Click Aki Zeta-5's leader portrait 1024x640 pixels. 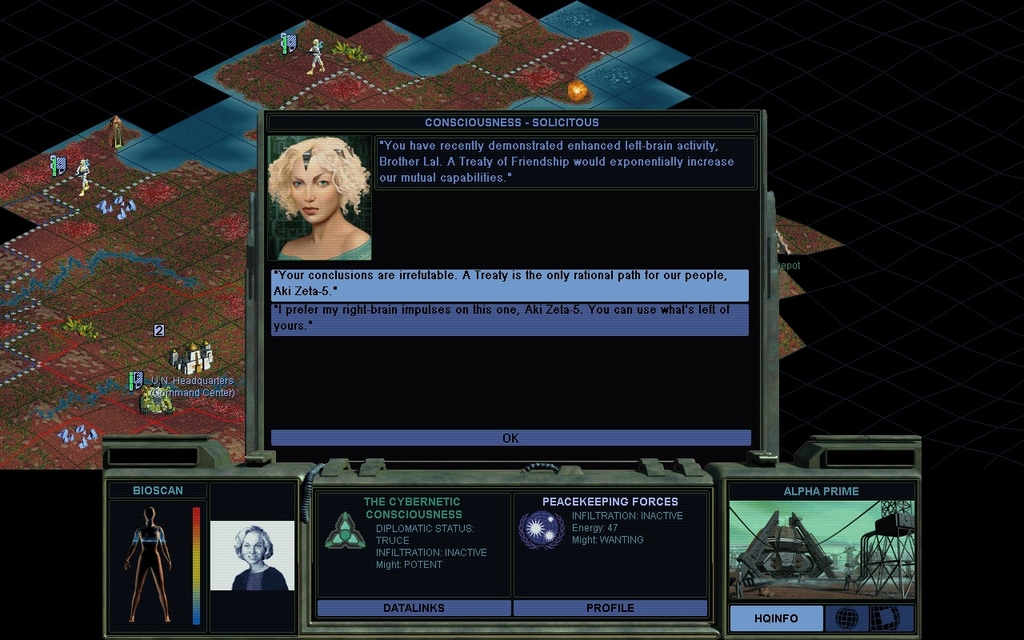tap(319, 198)
